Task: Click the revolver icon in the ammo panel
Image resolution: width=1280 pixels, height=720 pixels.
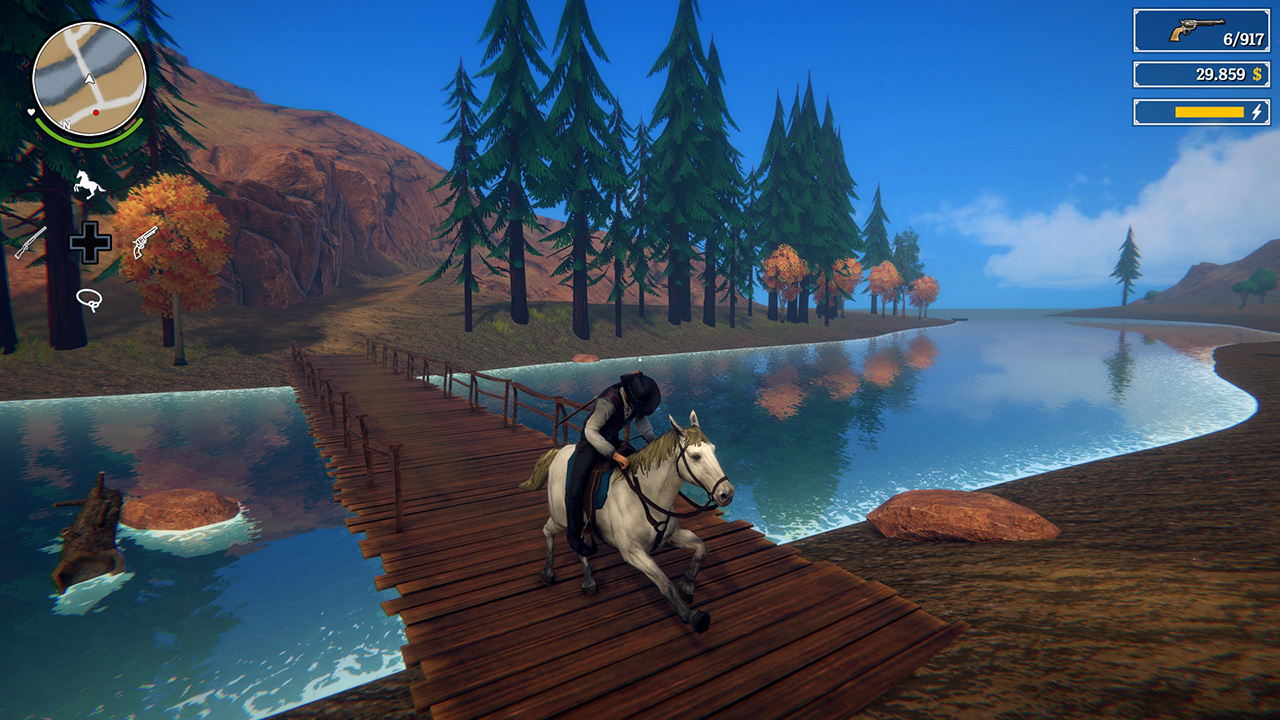Action: point(1198,27)
